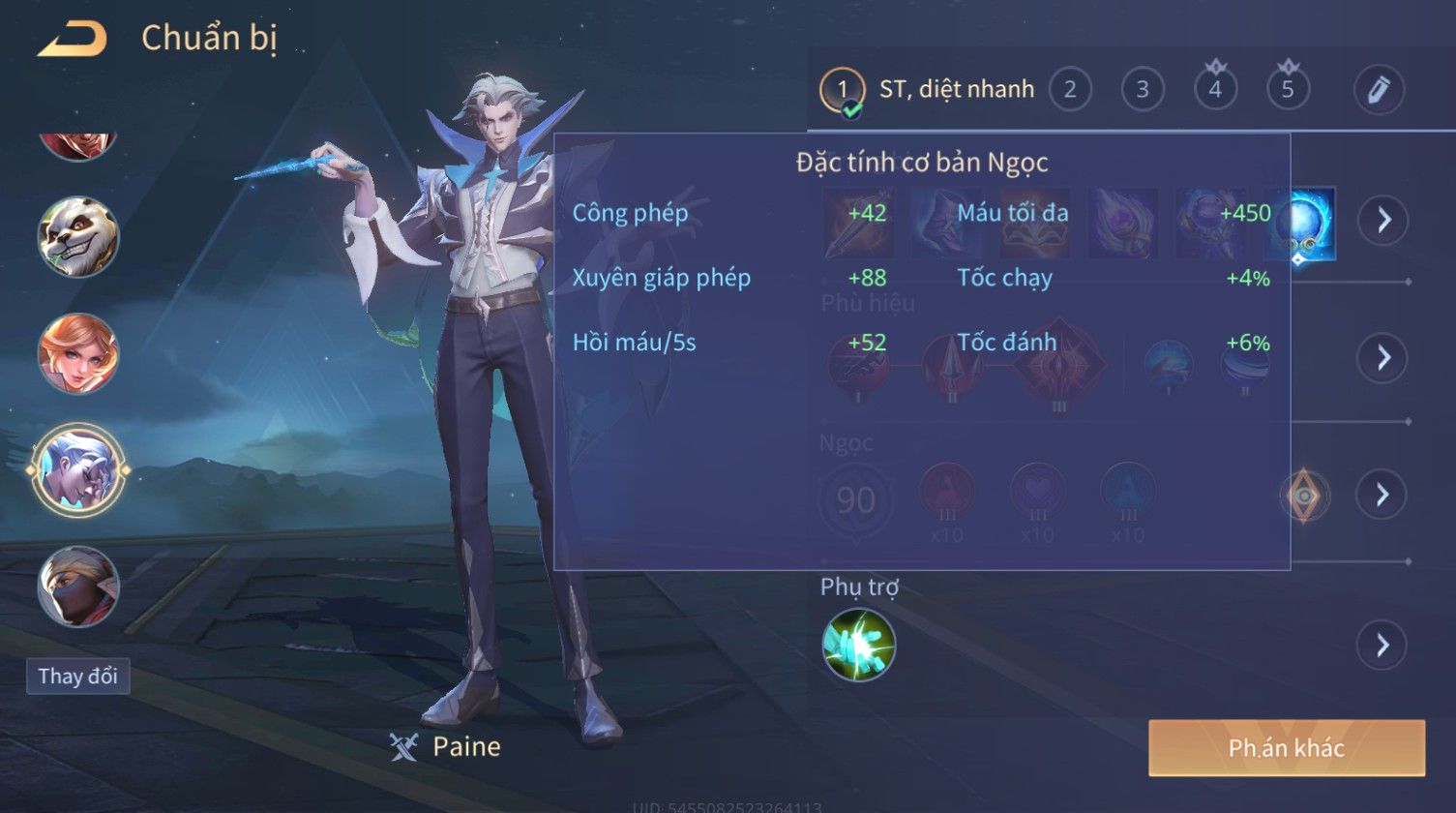Tap the orange diamond gem icon
Image resolution: width=1456 pixels, height=813 pixels.
(1304, 496)
